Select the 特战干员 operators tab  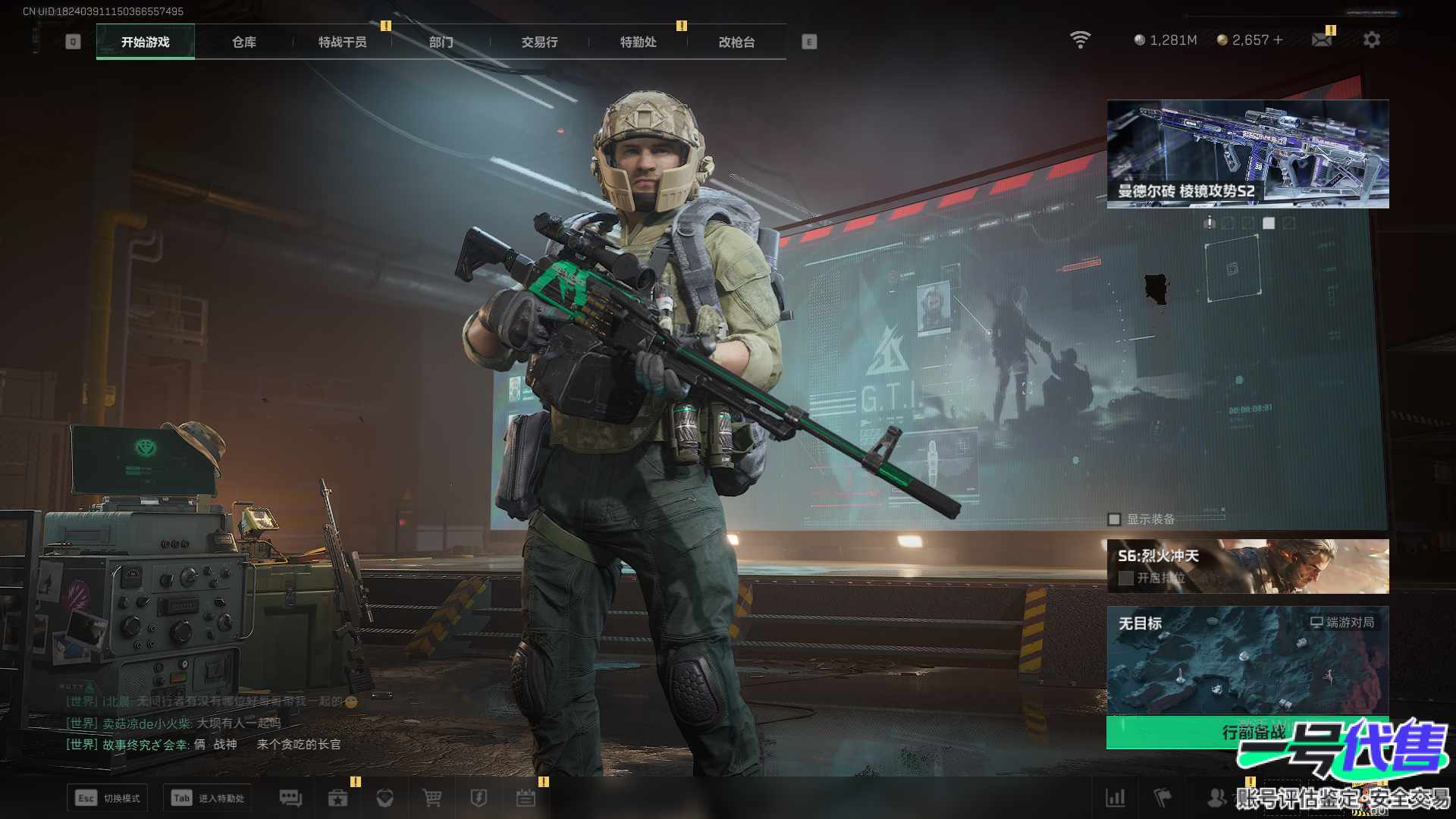point(342,42)
